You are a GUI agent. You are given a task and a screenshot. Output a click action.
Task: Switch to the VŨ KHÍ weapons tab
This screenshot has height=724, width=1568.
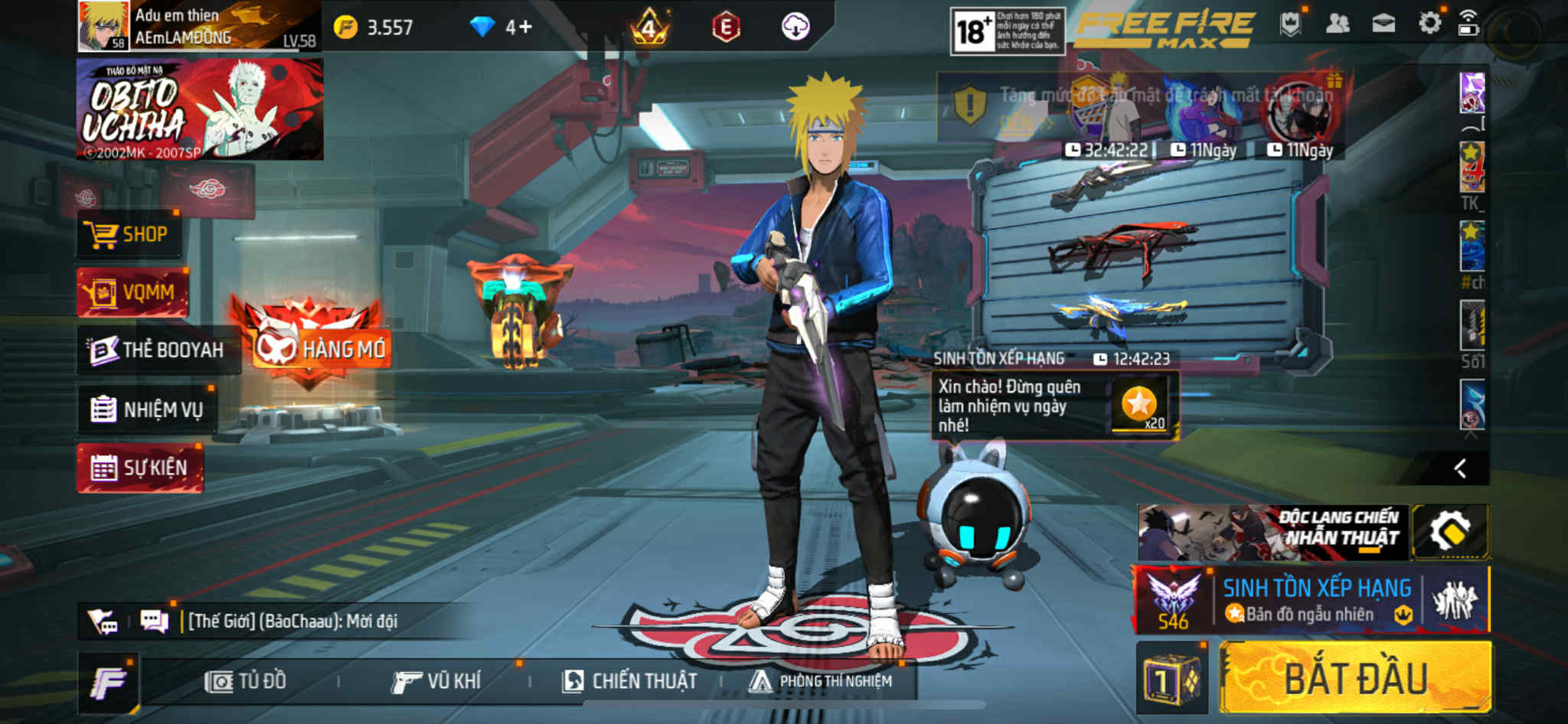436,681
